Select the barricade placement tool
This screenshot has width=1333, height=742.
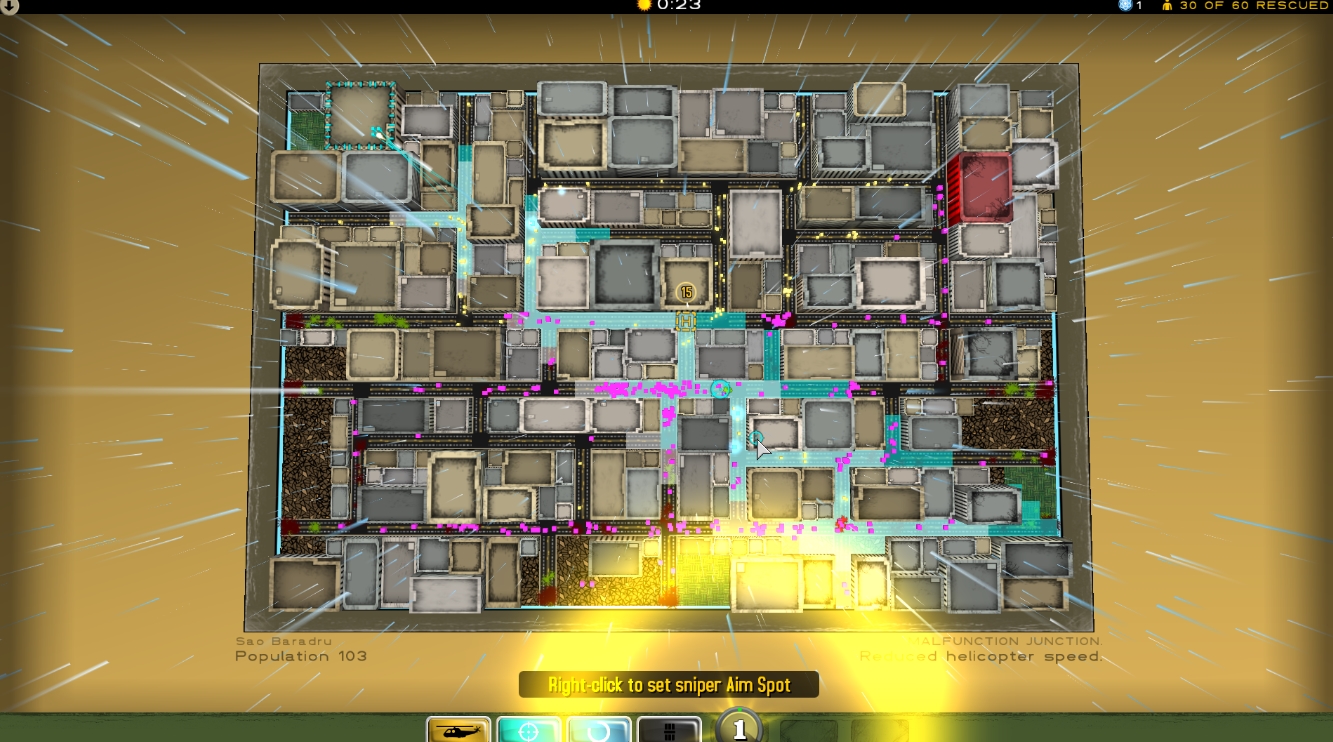click(668, 729)
